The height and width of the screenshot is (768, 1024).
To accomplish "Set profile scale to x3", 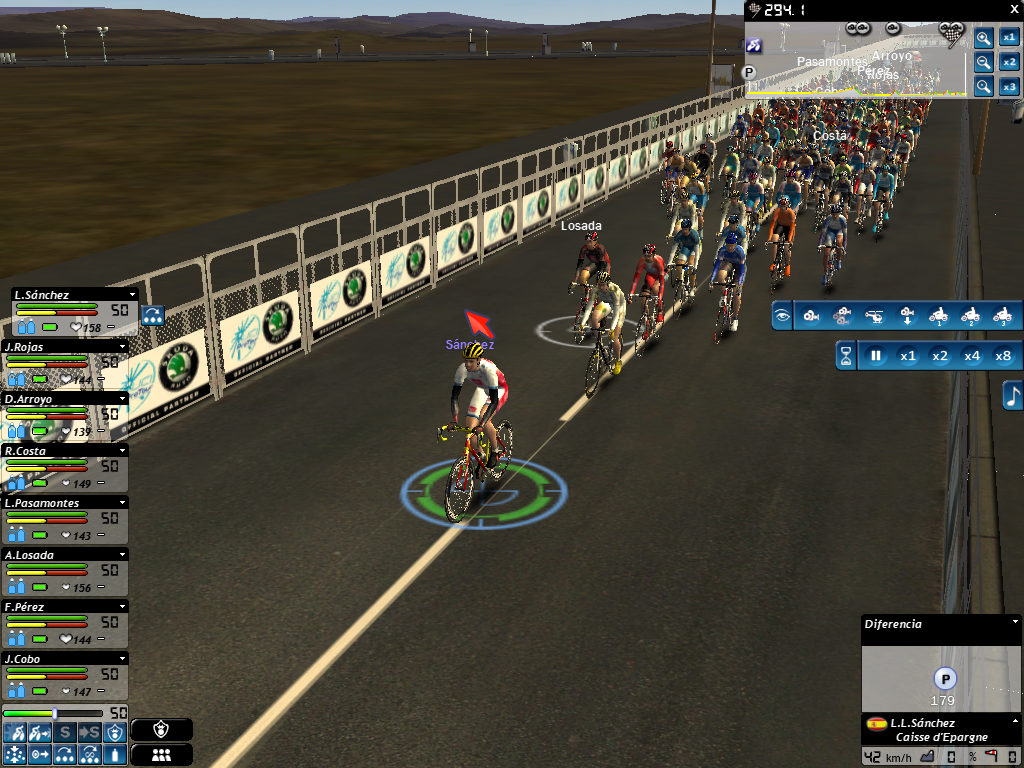I will click(1010, 87).
